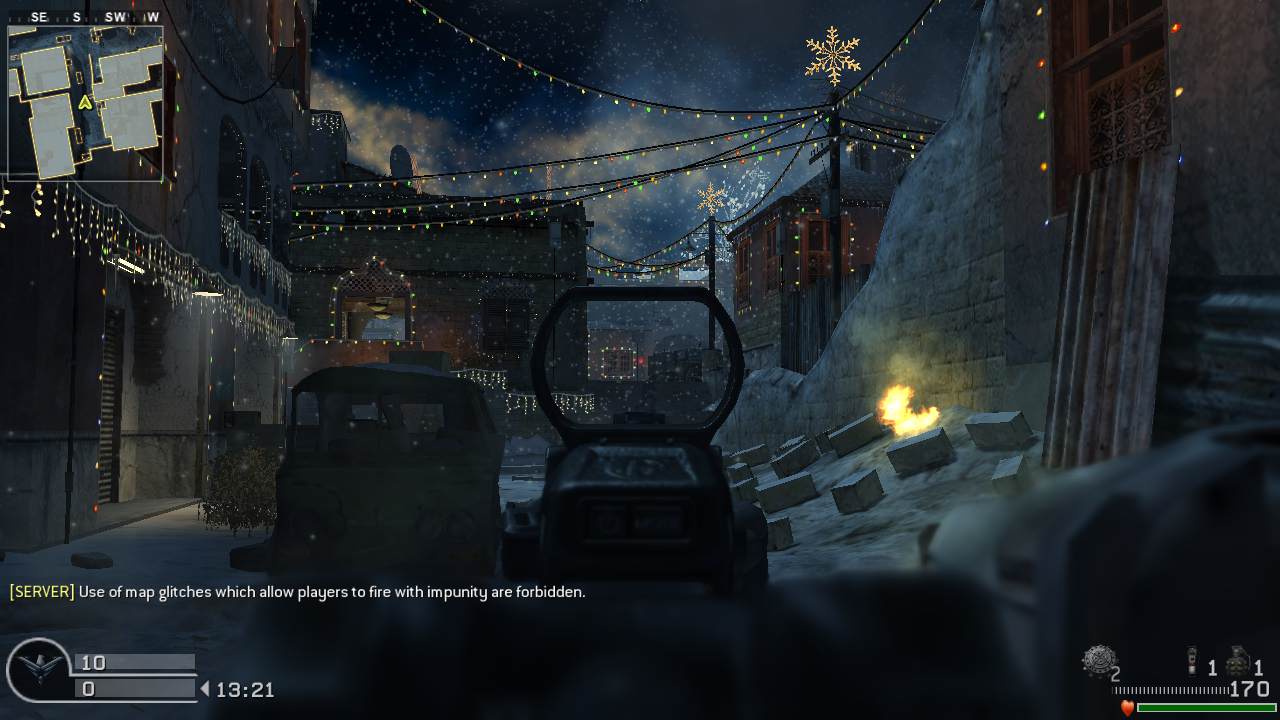Pick the frag grenade icon
1280x720 pixels.
click(x=1238, y=662)
